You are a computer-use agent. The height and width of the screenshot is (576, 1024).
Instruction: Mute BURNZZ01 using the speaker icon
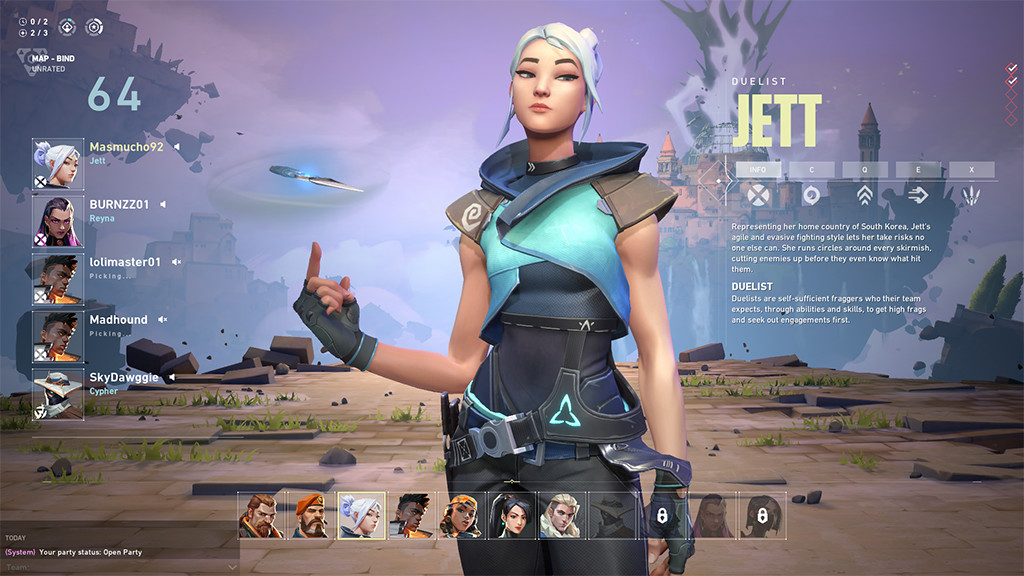click(x=163, y=205)
